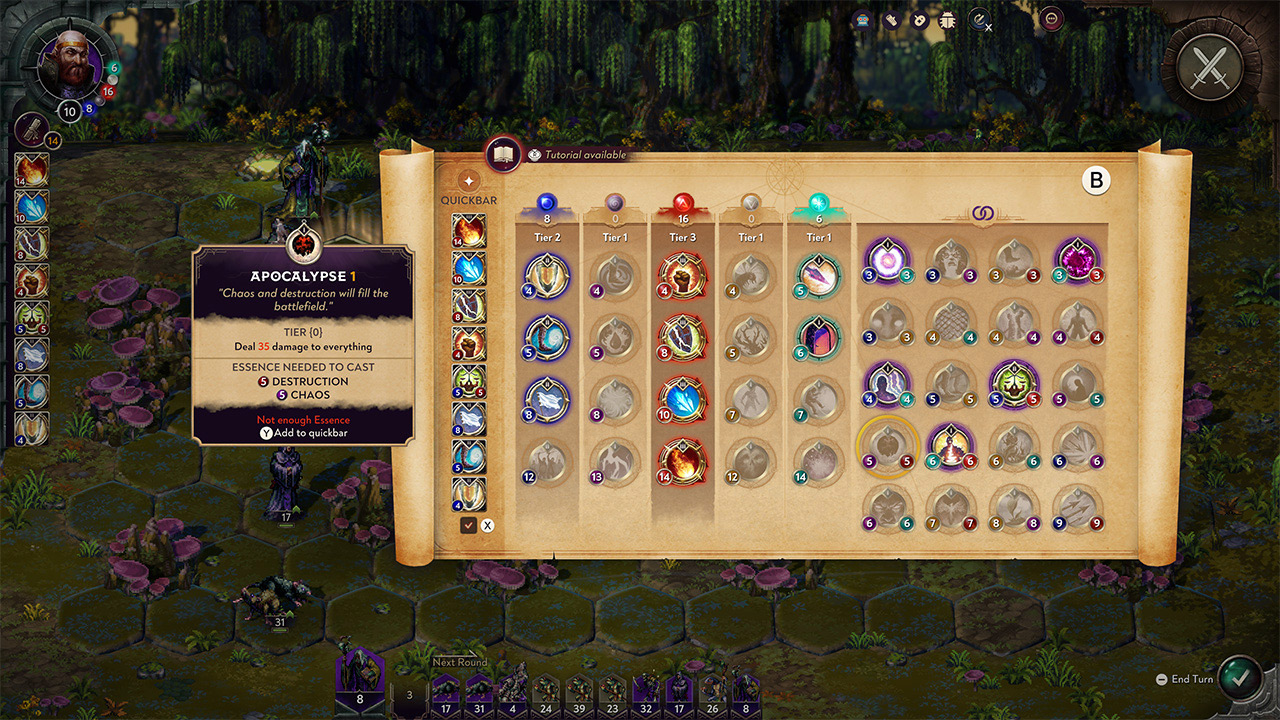
Task: Open the bug report tool in the top toolbar
Action: tap(946, 19)
